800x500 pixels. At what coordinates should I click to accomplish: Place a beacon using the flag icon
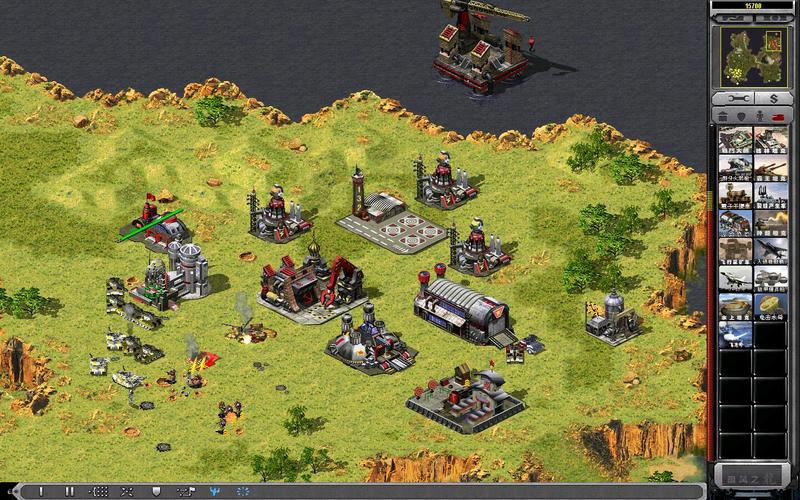(x=185, y=492)
